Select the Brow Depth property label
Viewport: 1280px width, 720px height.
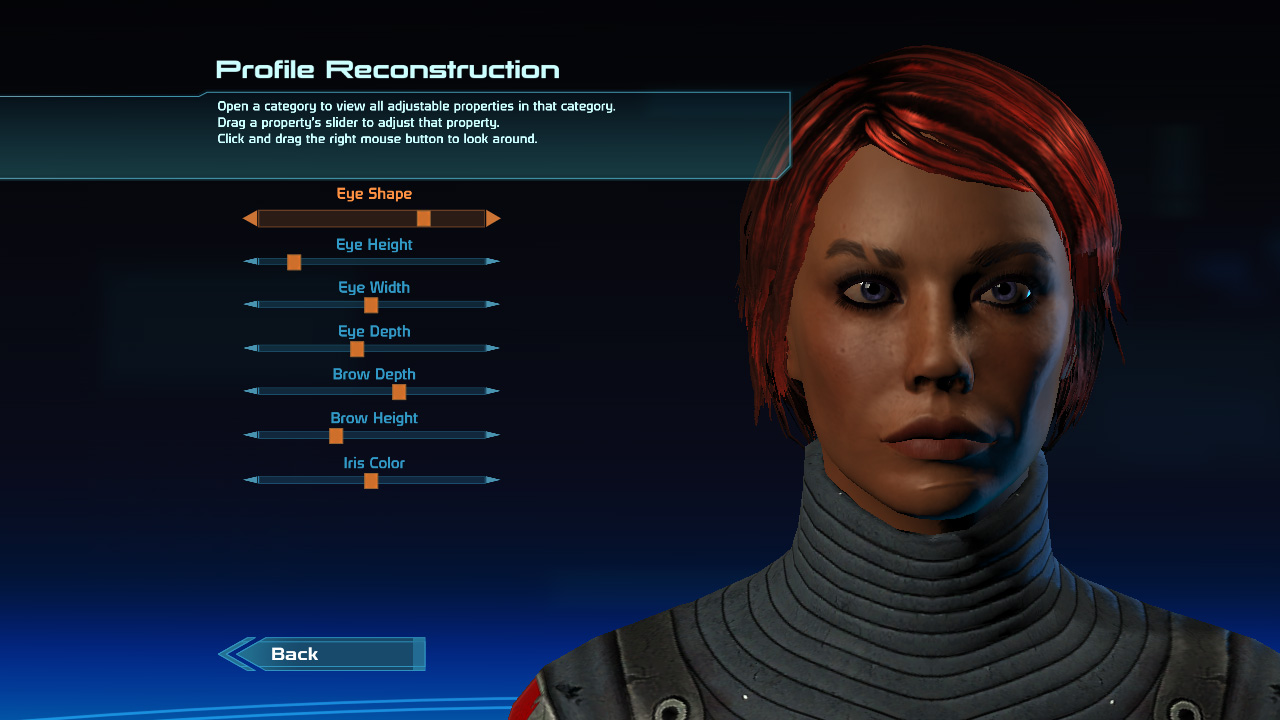tap(374, 375)
